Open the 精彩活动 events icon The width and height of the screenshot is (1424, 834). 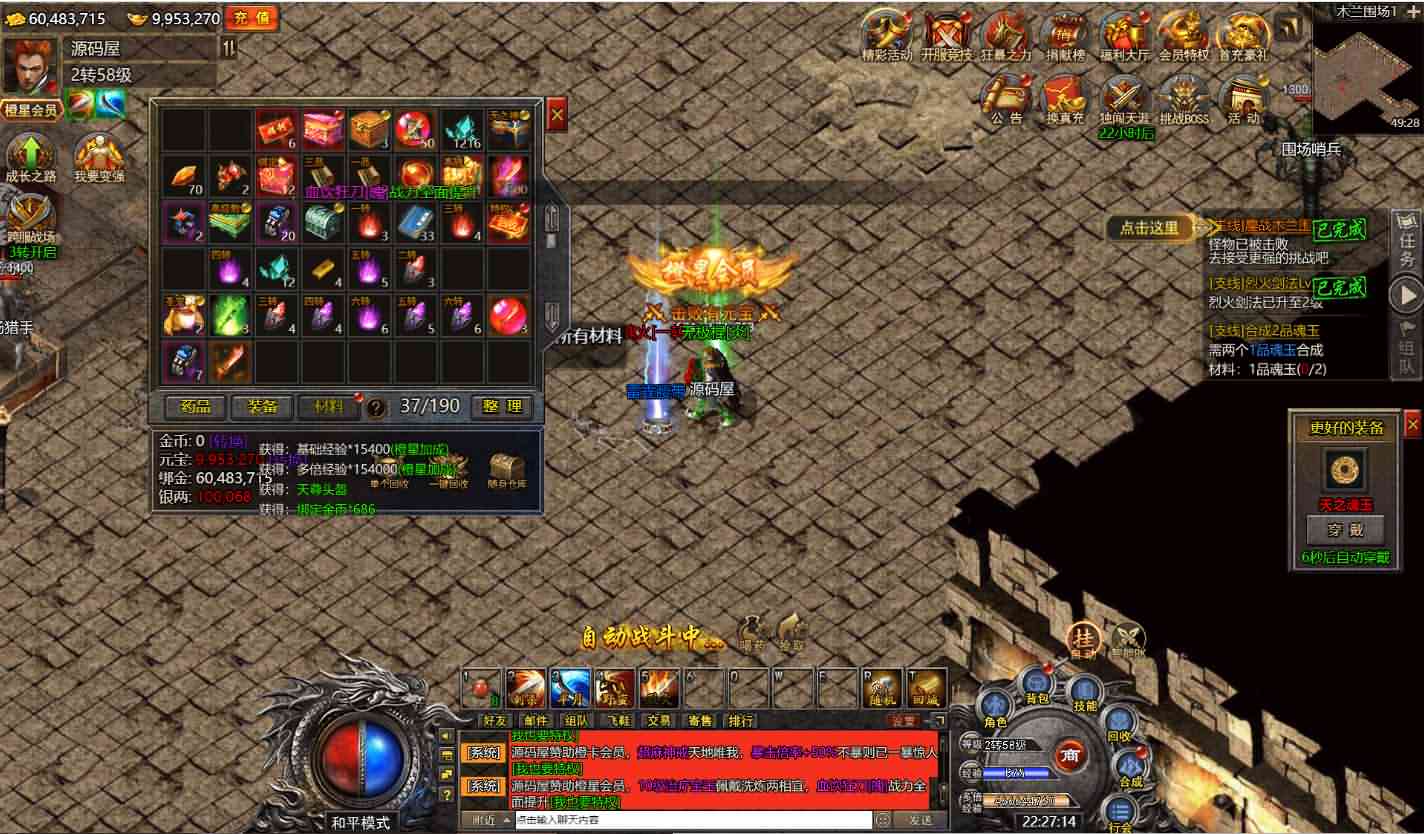pos(887,36)
